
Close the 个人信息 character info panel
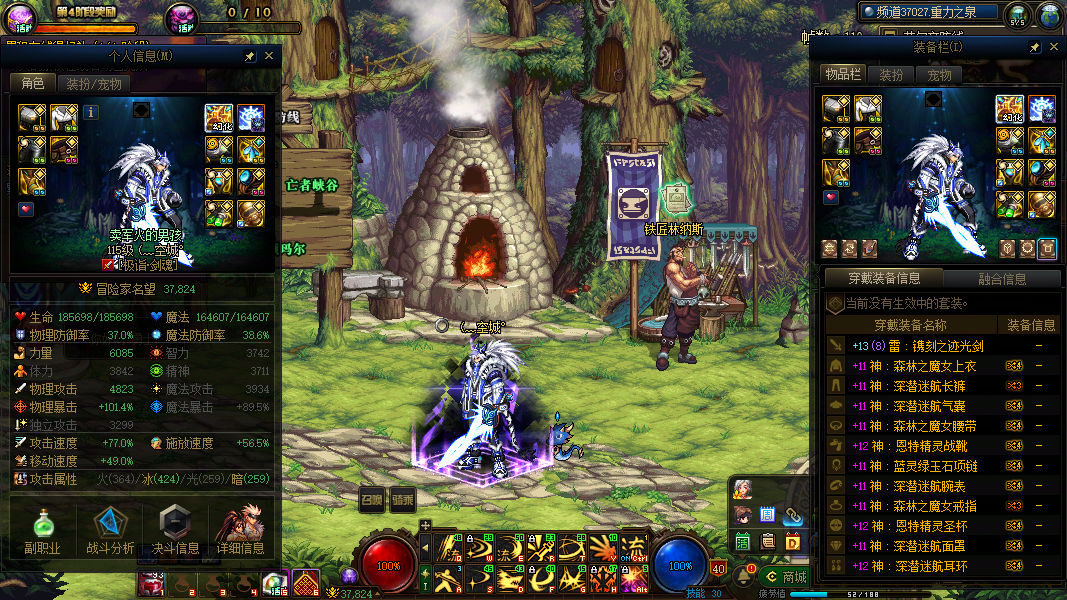coord(269,56)
